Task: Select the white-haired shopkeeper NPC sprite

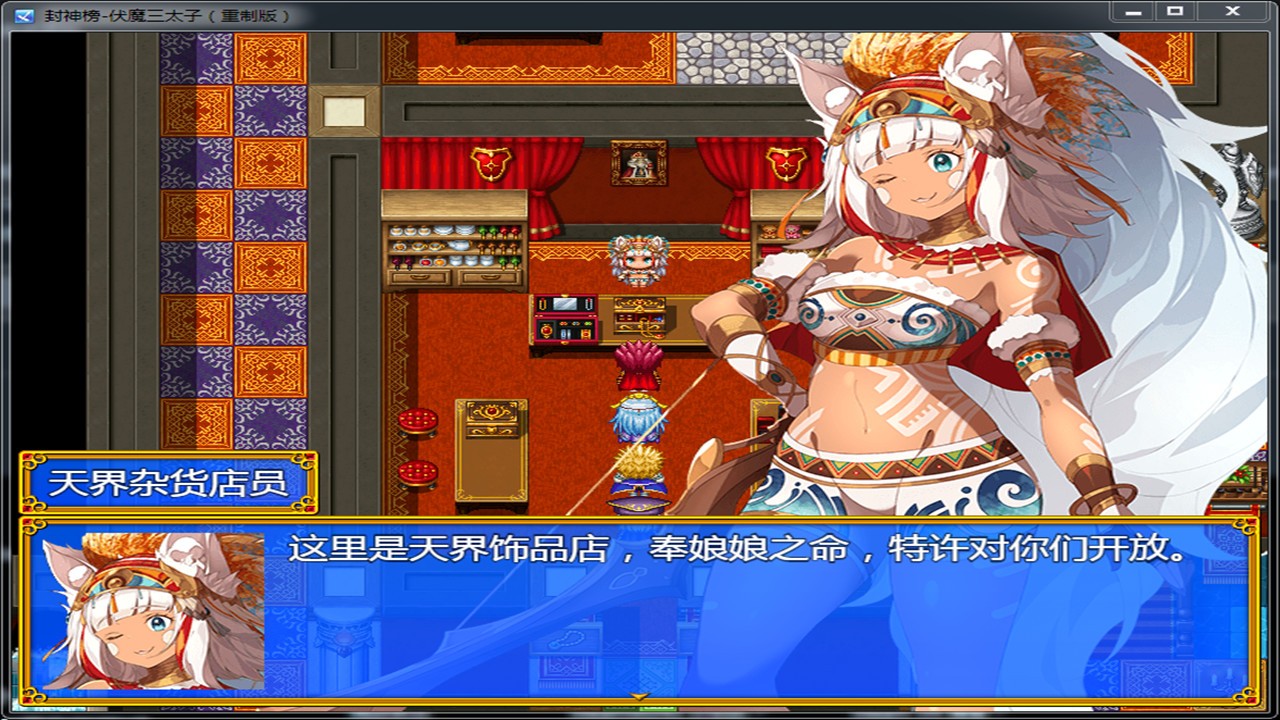Action: pyautogui.click(x=636, y=258)
